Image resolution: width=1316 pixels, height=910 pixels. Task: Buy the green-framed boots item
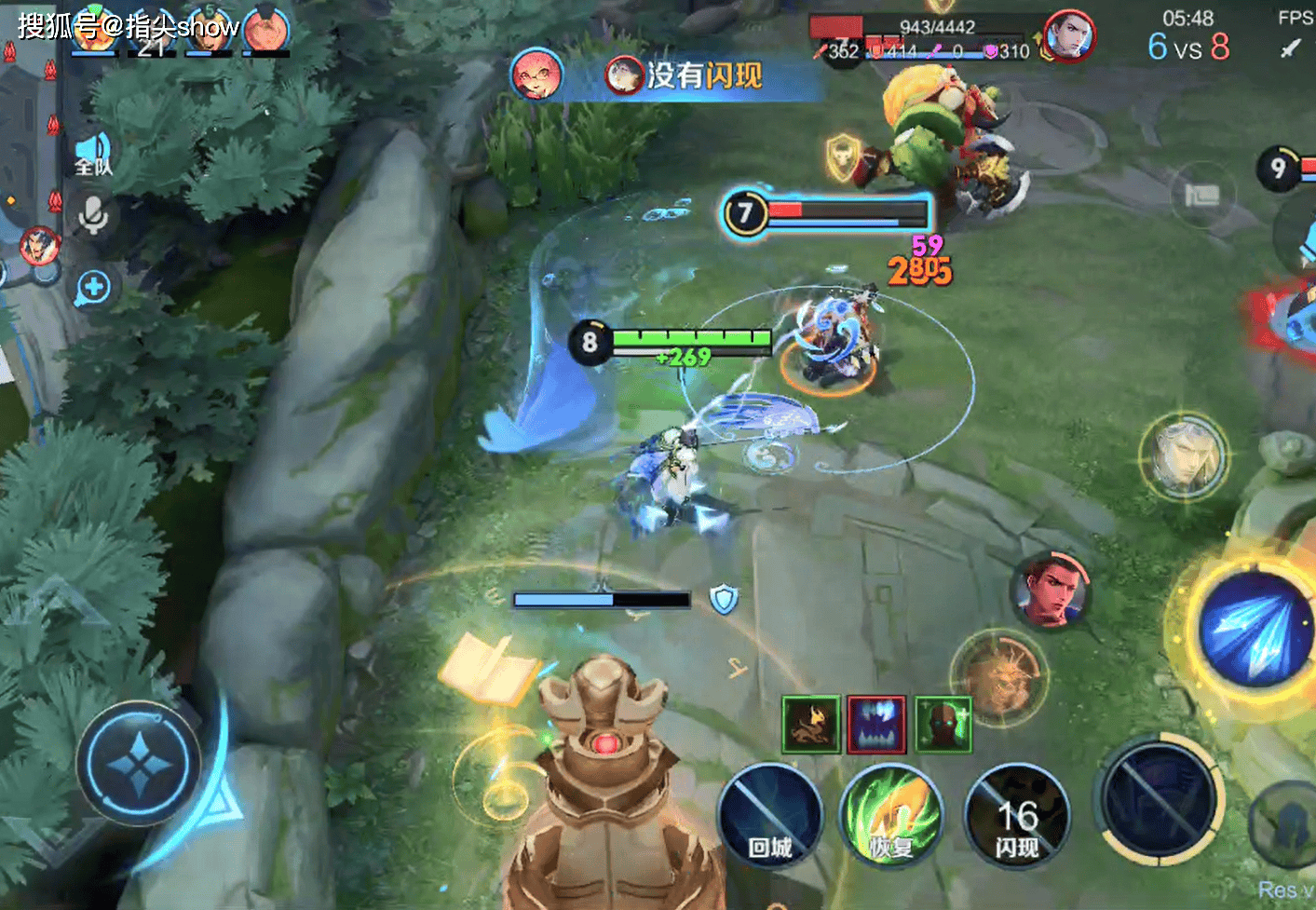point(810,724)
